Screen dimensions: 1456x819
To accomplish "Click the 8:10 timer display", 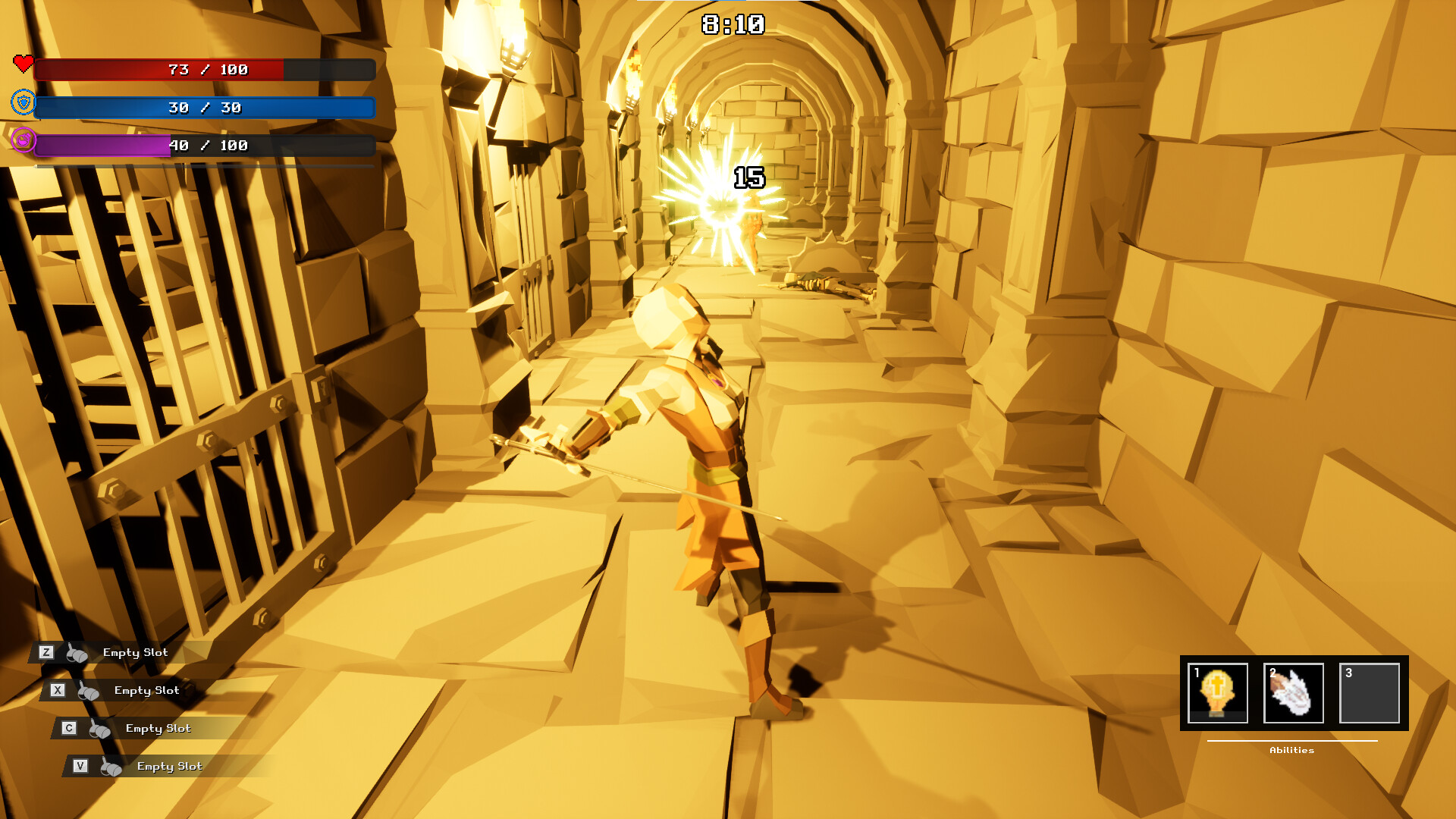I will pyautogui.click(x=730, y=24).
